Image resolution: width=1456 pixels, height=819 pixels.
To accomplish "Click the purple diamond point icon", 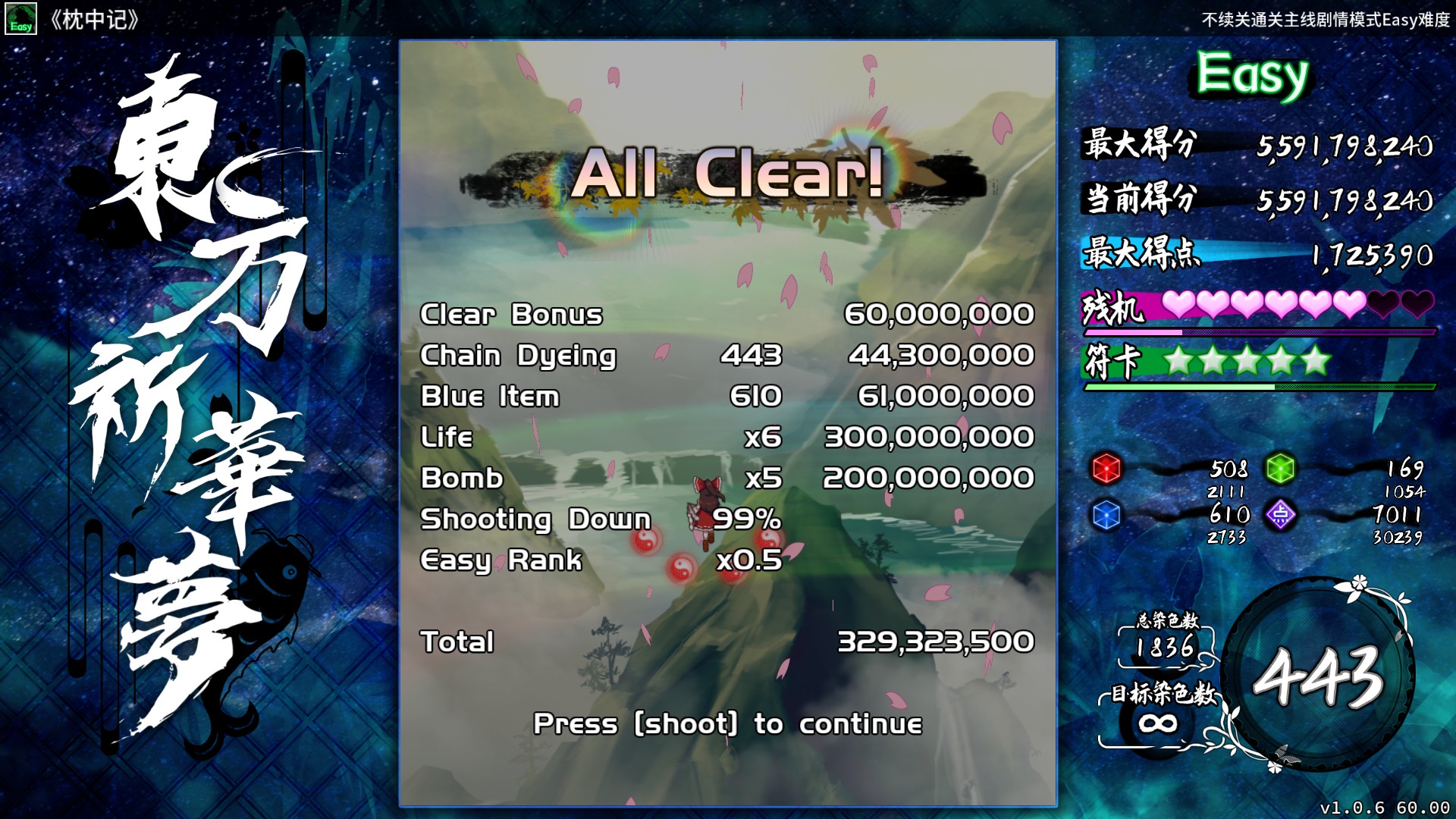I will point(1280,515).
